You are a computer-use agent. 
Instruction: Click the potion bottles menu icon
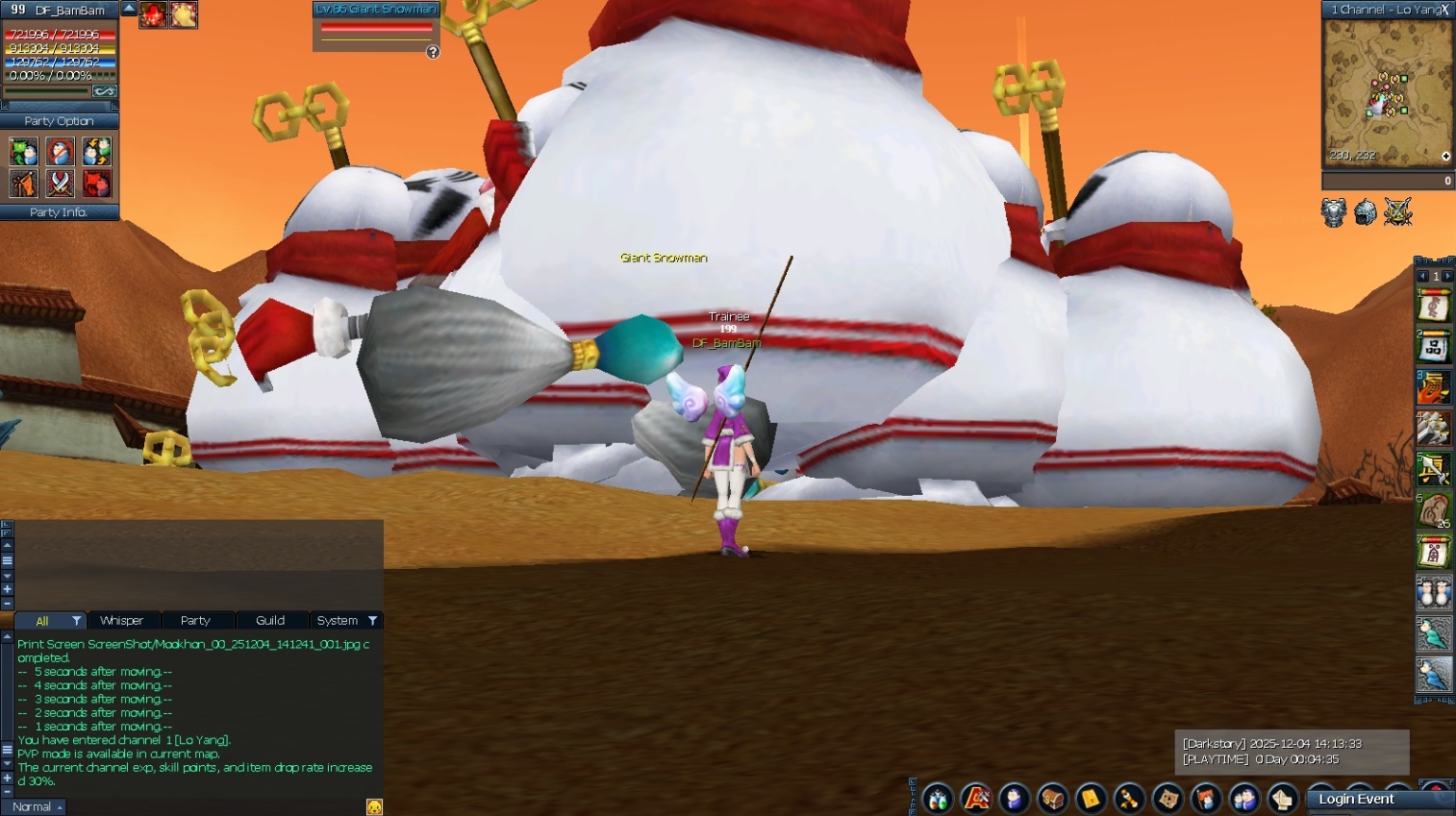938,799
